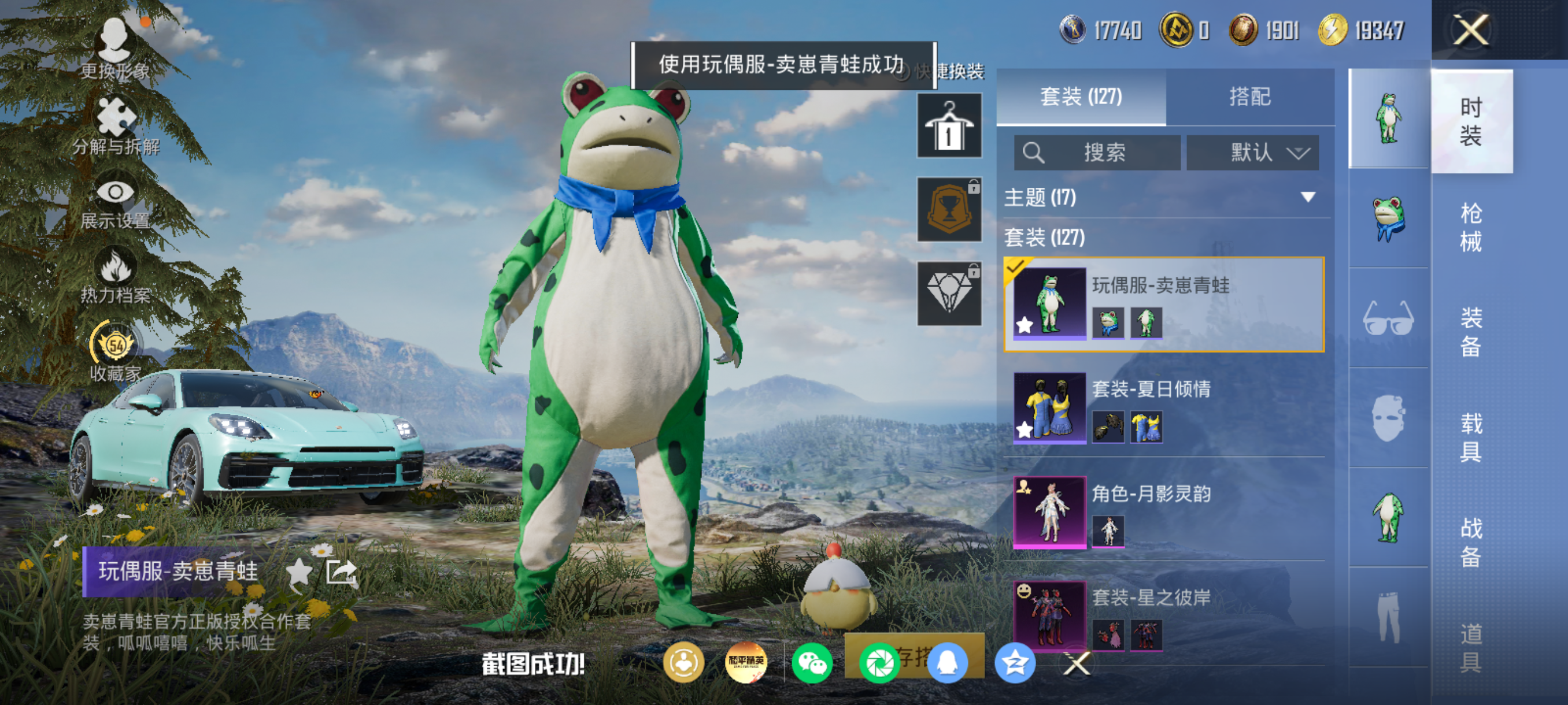Select the glasses accessory slot icon

[1388, 318]
